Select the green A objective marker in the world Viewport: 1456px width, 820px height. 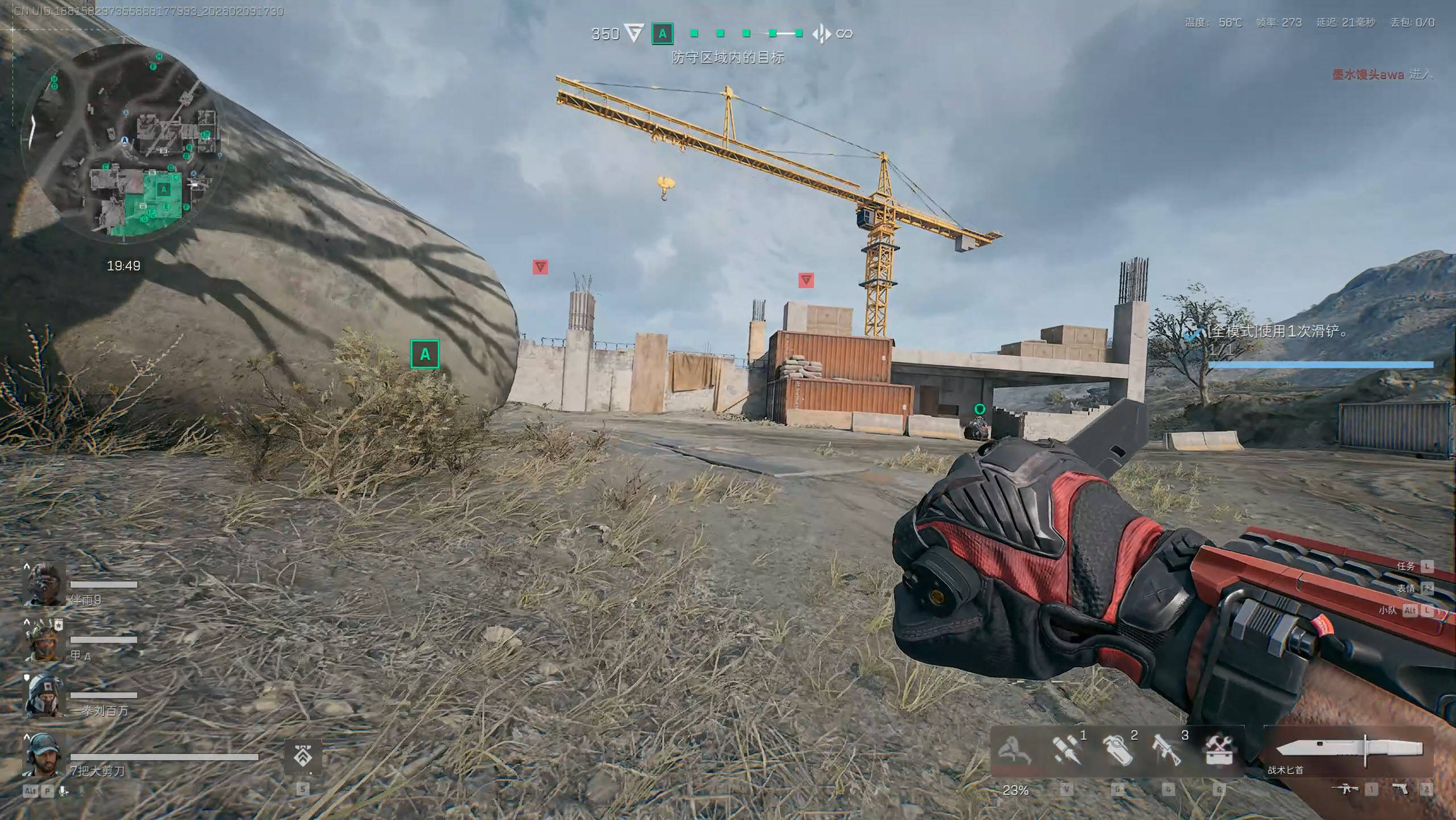pos(425,354)
